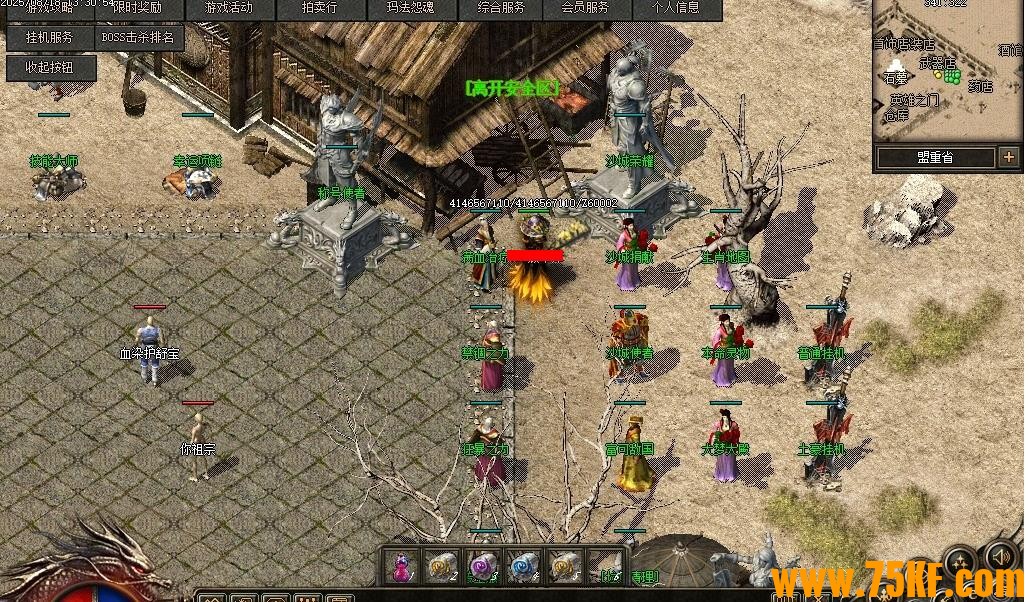Viewport: 1029px width, 602px height.
Task: Collapse buttons with 收起按钮
Action: [51, 68]
